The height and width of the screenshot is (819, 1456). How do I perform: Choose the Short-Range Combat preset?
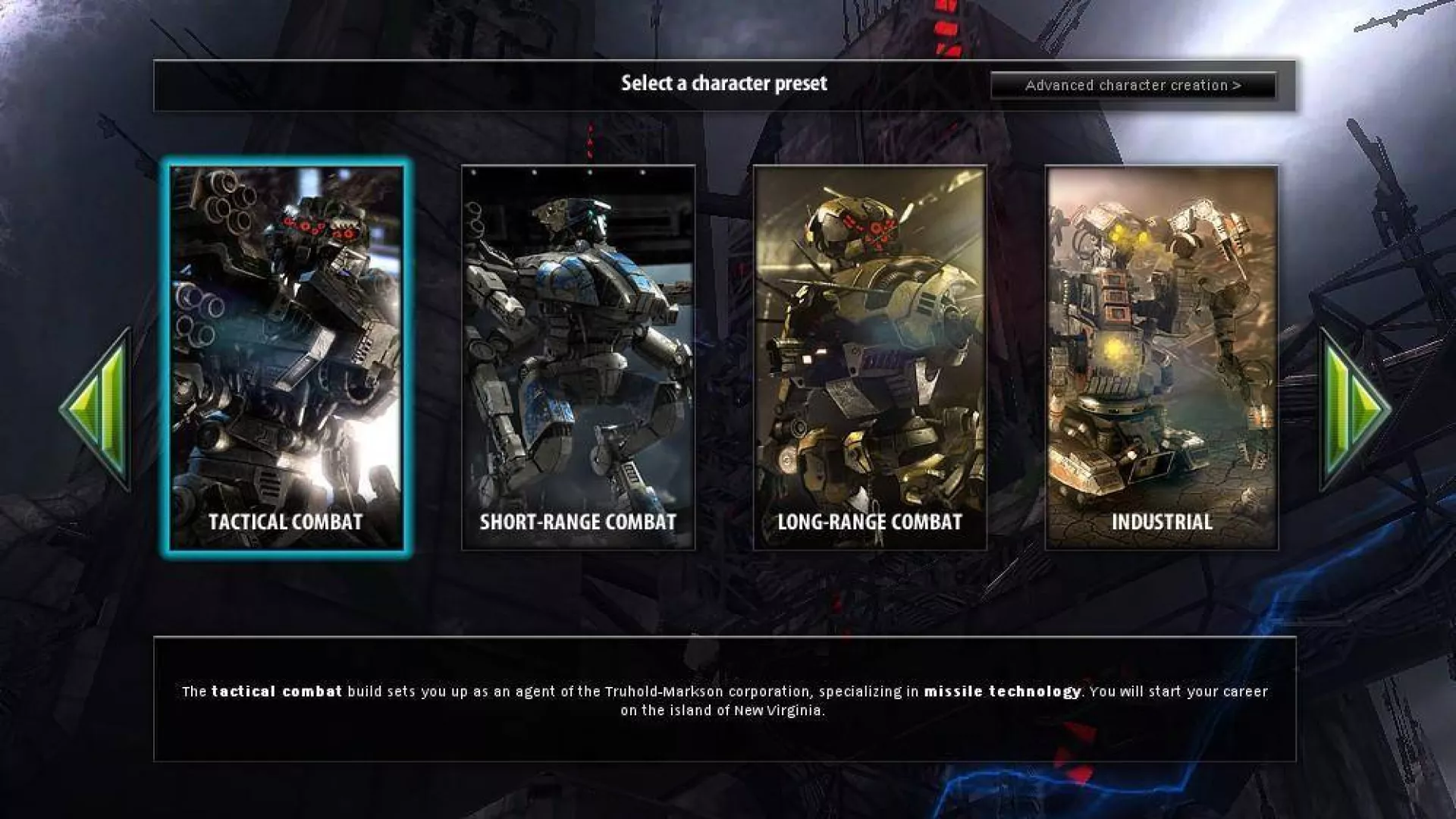[x=578, y=358]
